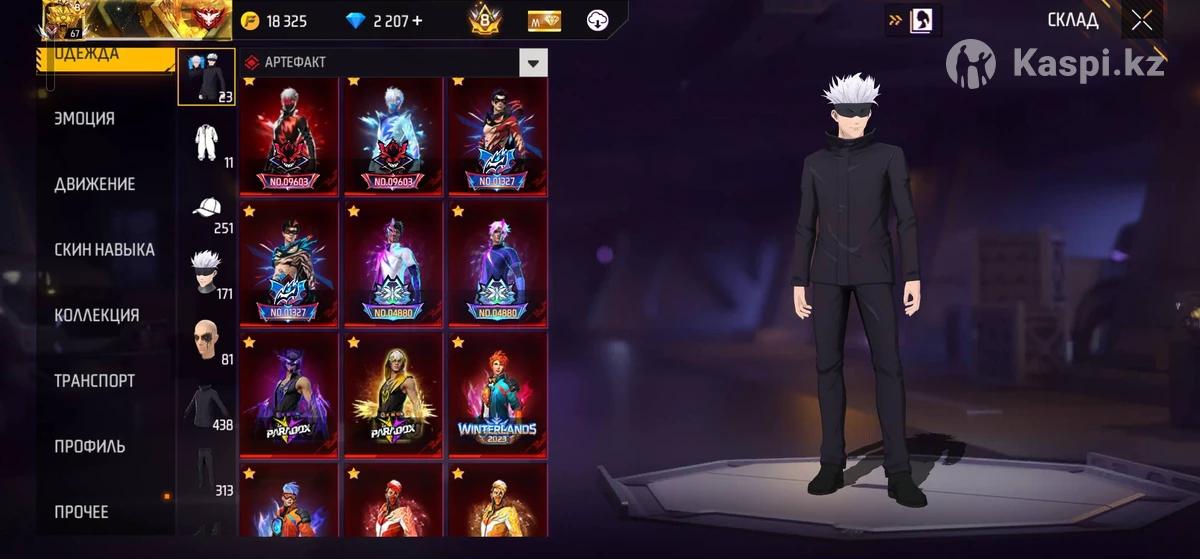Choose the white cap headwear subcategory

207,208
